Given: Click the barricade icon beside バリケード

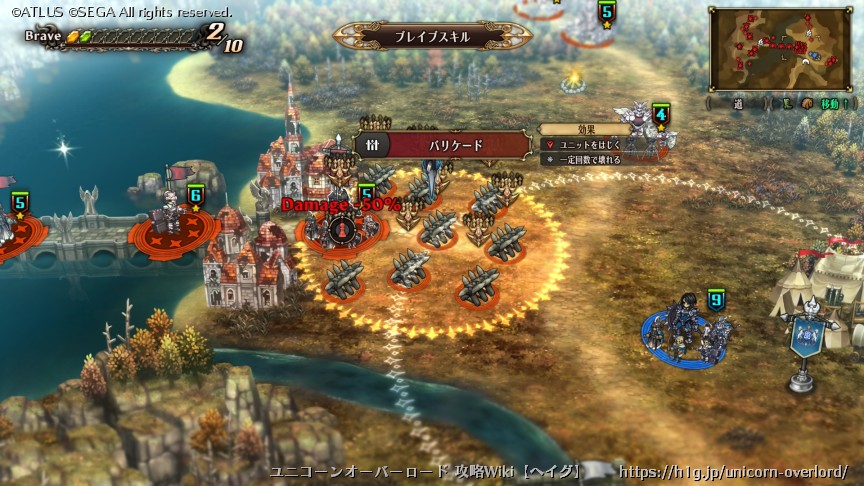Looking at the screenshot, I should tap(372, 145).
